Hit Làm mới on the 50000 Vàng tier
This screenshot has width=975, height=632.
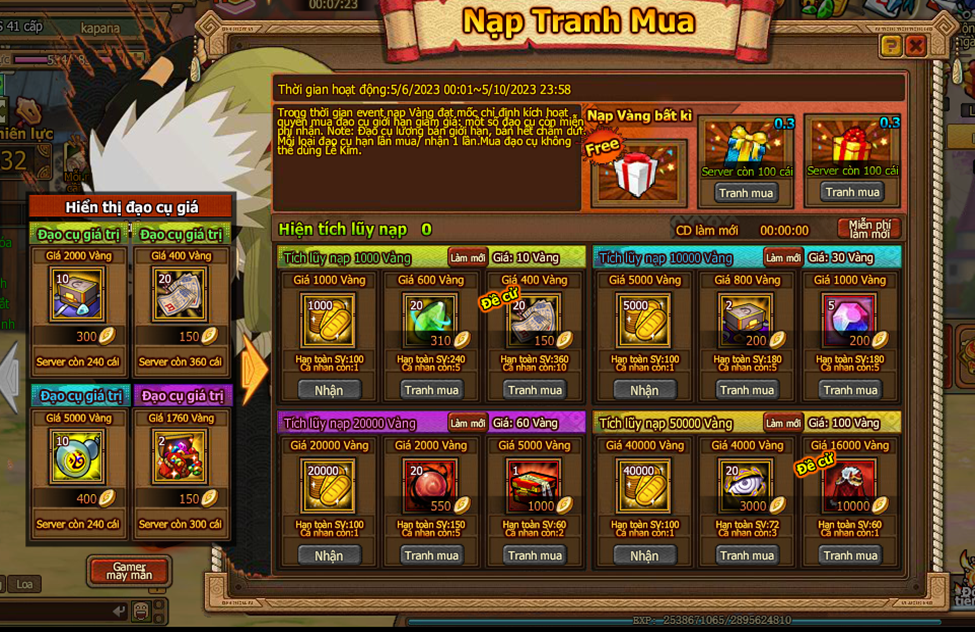point(782,423)
